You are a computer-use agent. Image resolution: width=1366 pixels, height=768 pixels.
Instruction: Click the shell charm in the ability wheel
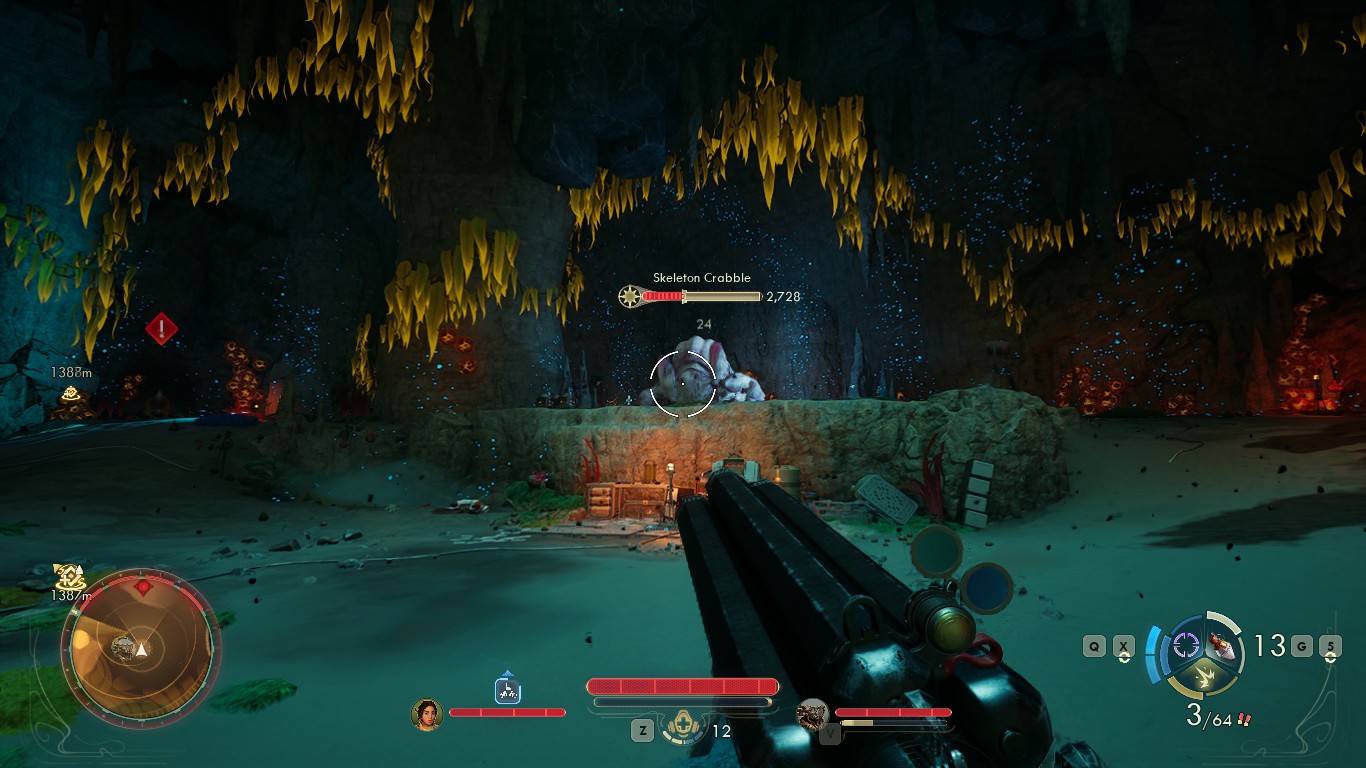click(x=1220, y=647)
